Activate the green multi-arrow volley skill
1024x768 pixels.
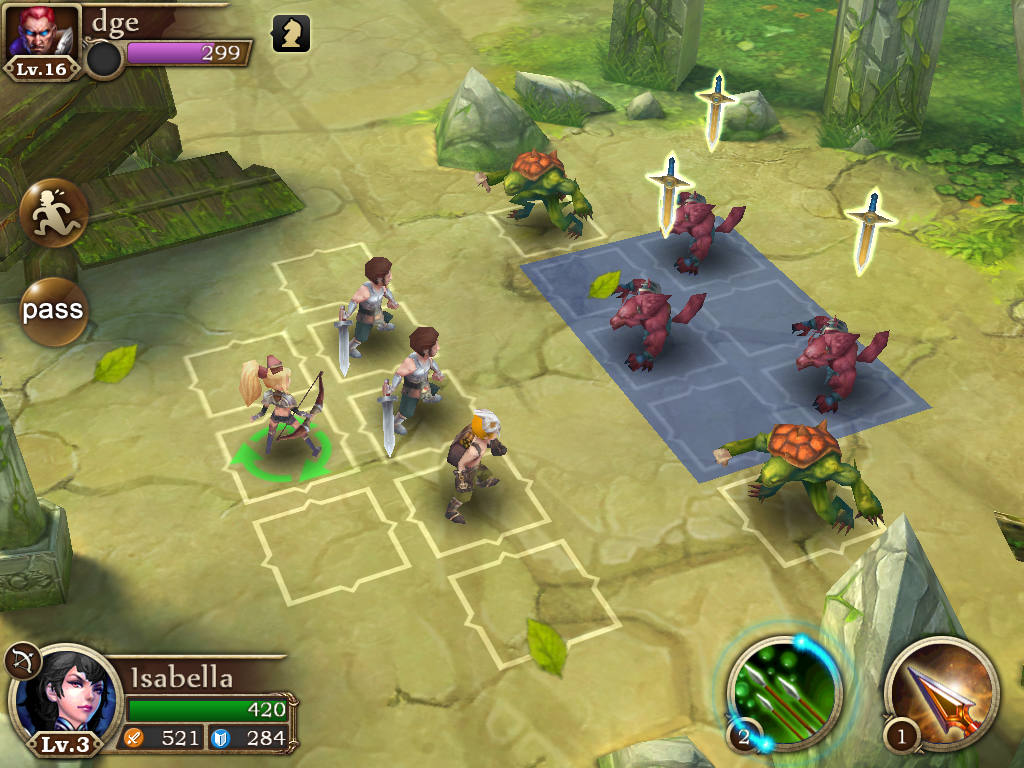(x=786, y=690)
